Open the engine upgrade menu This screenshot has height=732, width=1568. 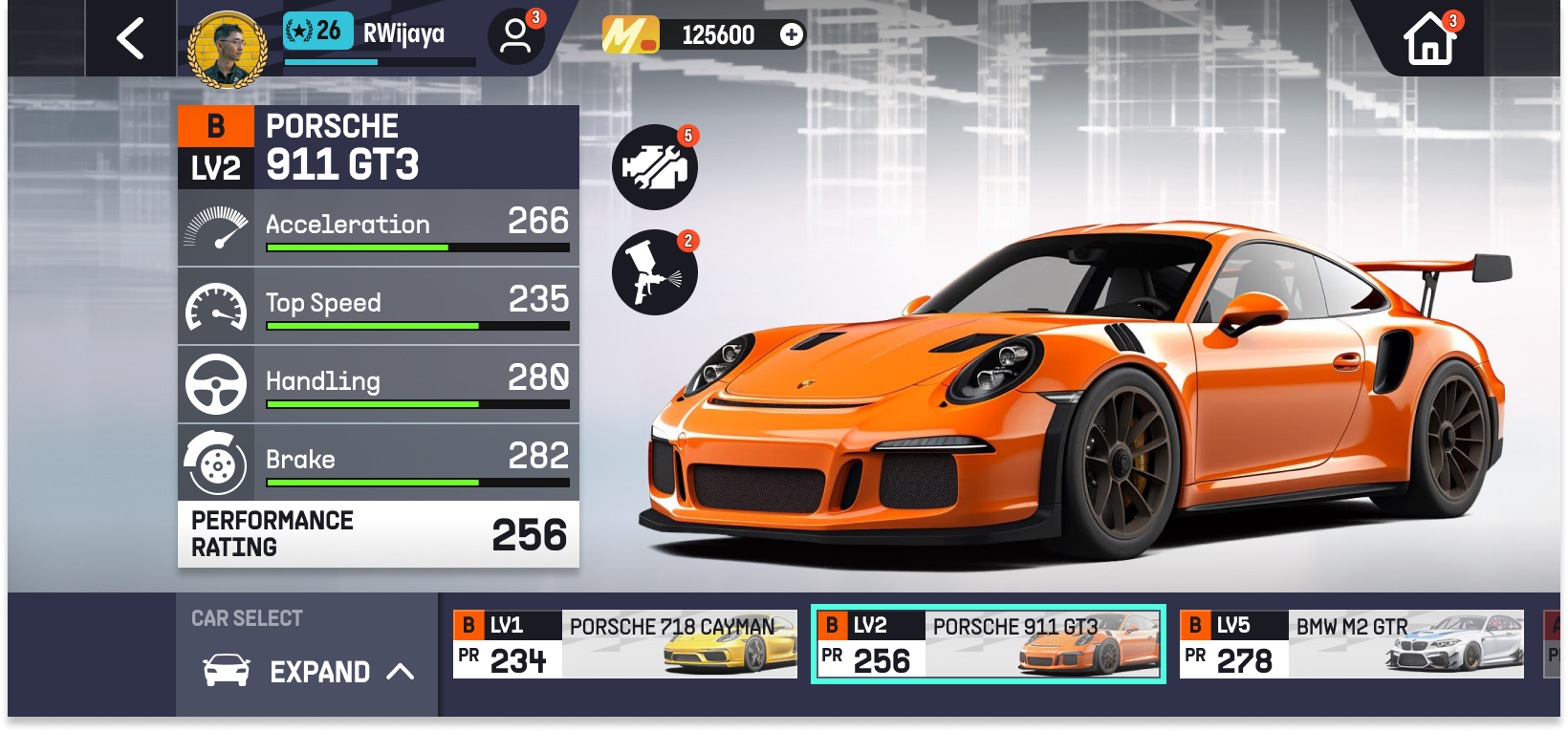click(655, 167)
